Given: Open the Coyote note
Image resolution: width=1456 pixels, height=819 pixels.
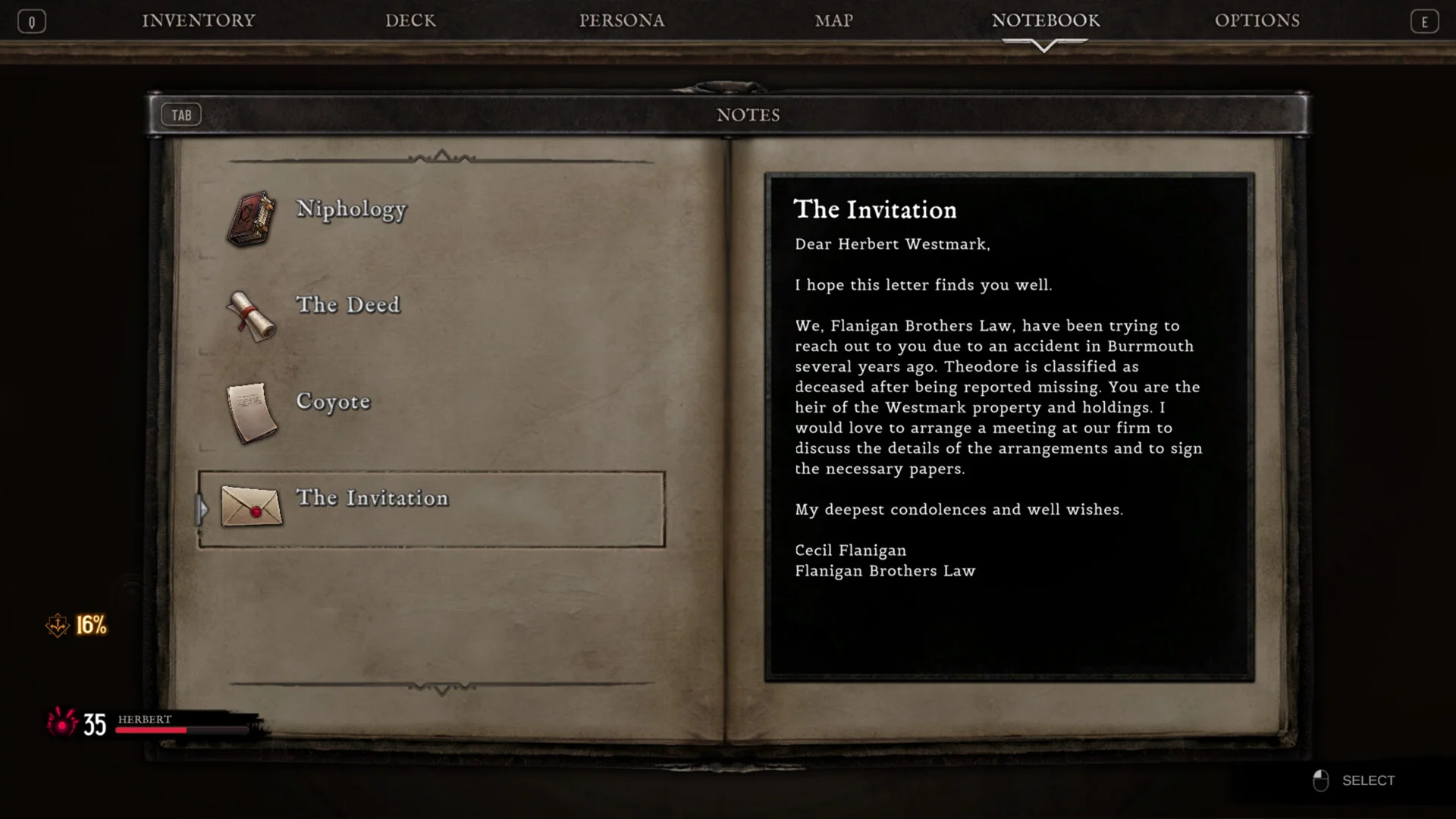Looking at the screenshot, I should pyautogui.click(x=333, y=401).
